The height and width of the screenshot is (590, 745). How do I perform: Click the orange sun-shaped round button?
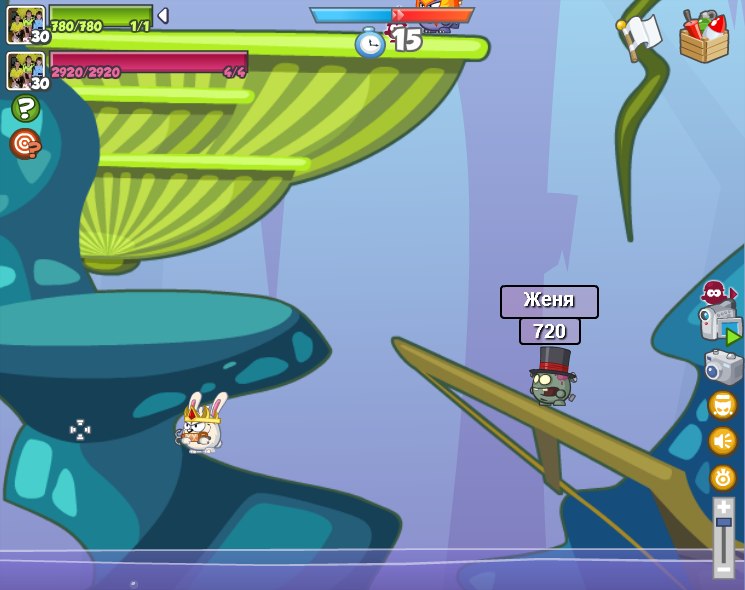[x=723, y=478]
